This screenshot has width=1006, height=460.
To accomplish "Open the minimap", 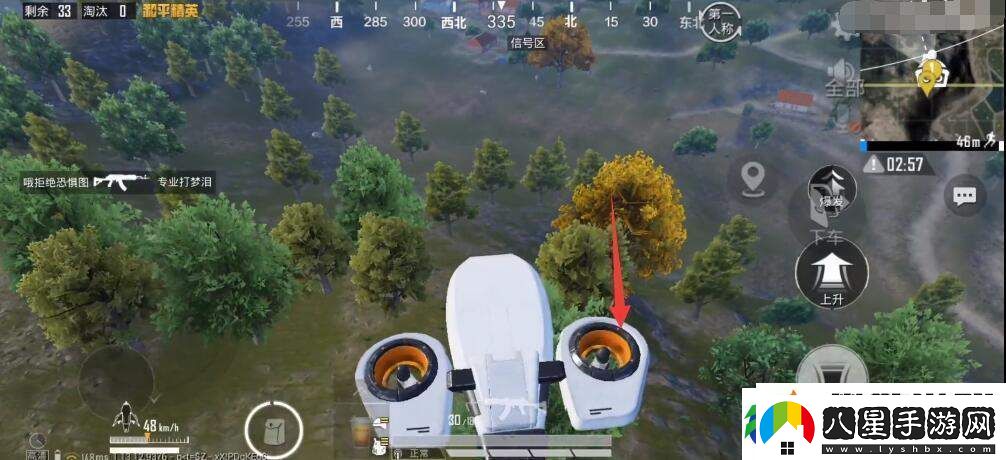I will click(930, 85).
